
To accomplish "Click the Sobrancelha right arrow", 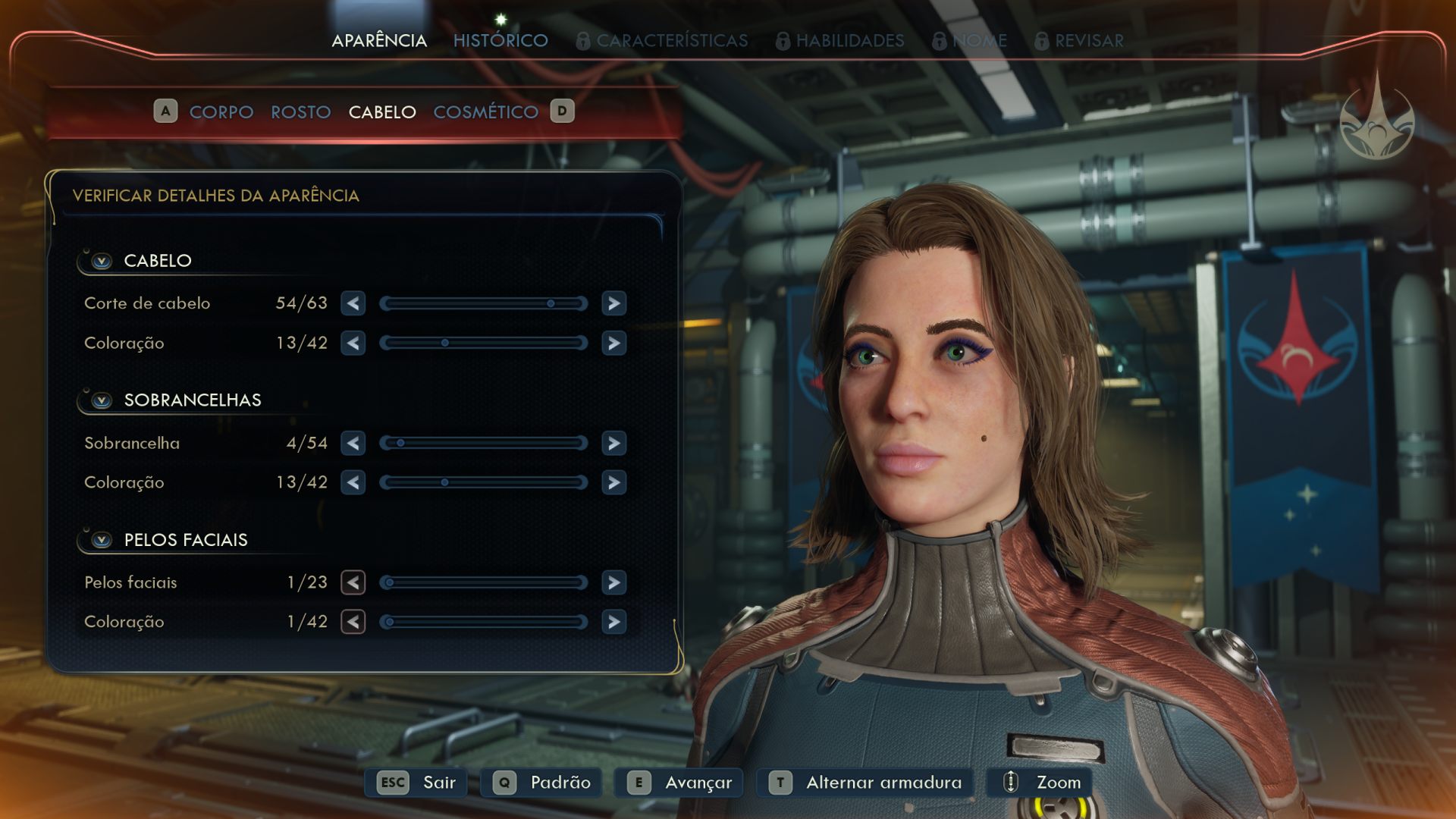I will pos(613,443).
